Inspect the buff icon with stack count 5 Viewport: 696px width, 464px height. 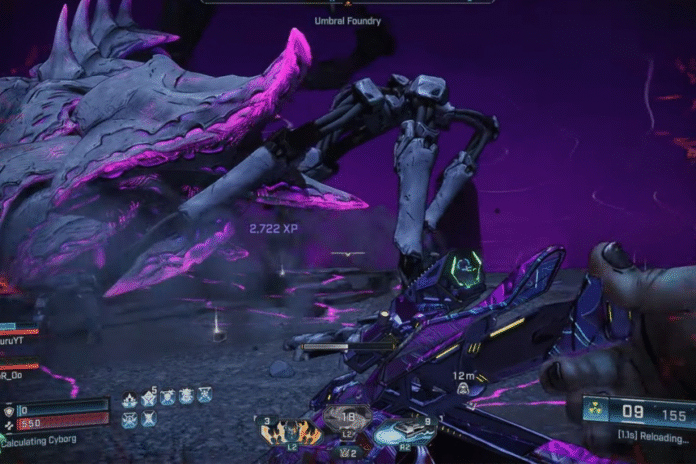coord(148,399)
